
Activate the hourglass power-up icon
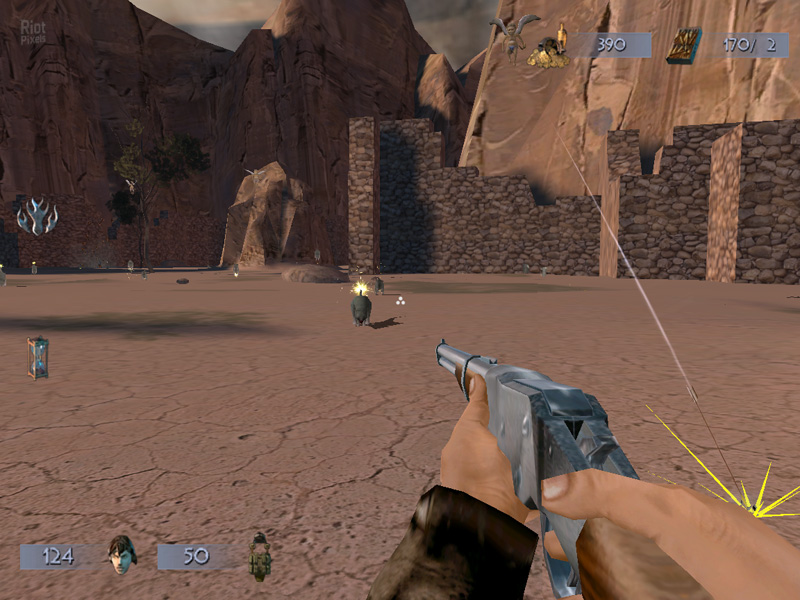click(x=38, y=357)
